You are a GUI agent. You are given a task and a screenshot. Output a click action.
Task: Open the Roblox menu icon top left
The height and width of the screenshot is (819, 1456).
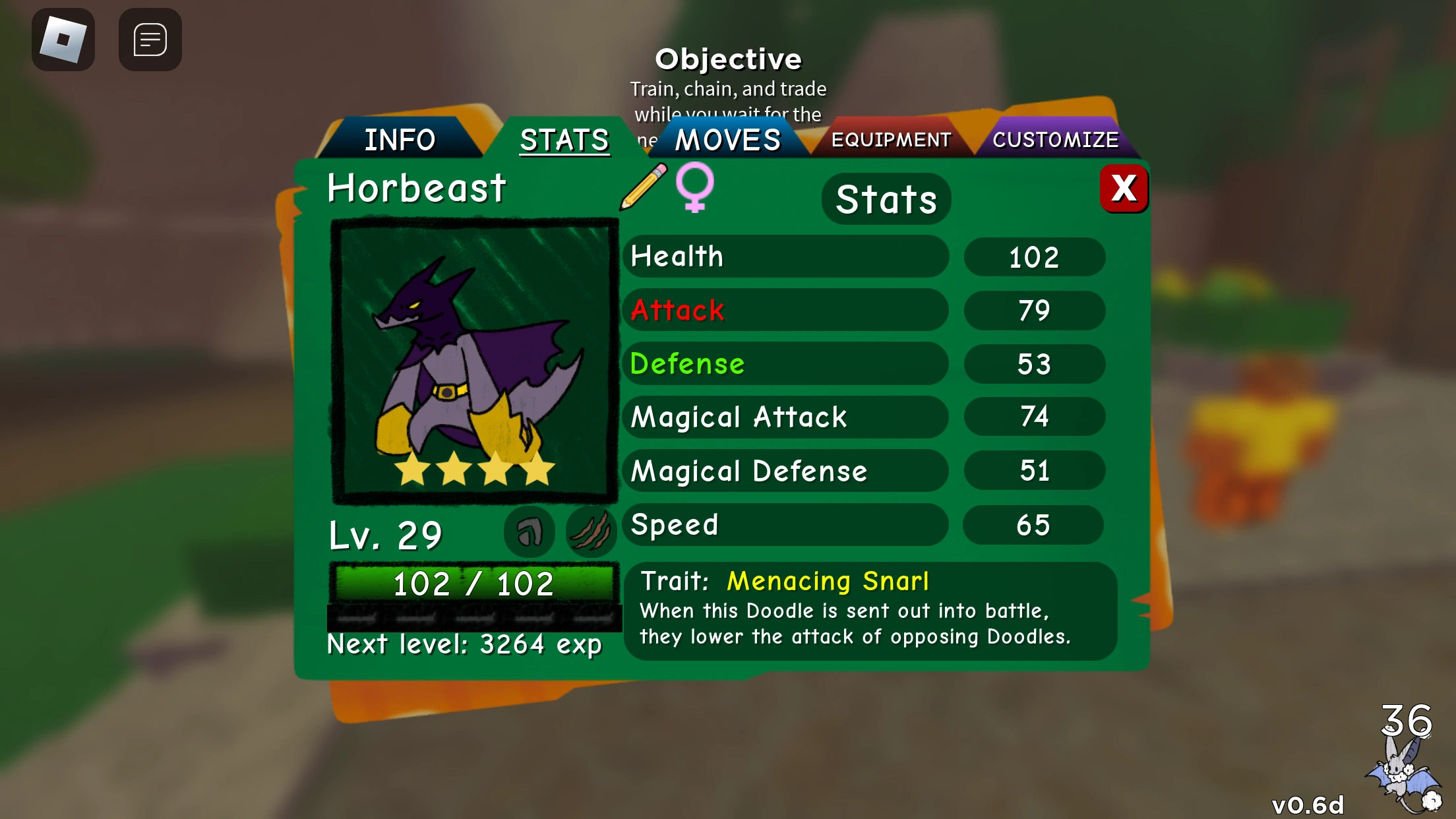[63, 40]
